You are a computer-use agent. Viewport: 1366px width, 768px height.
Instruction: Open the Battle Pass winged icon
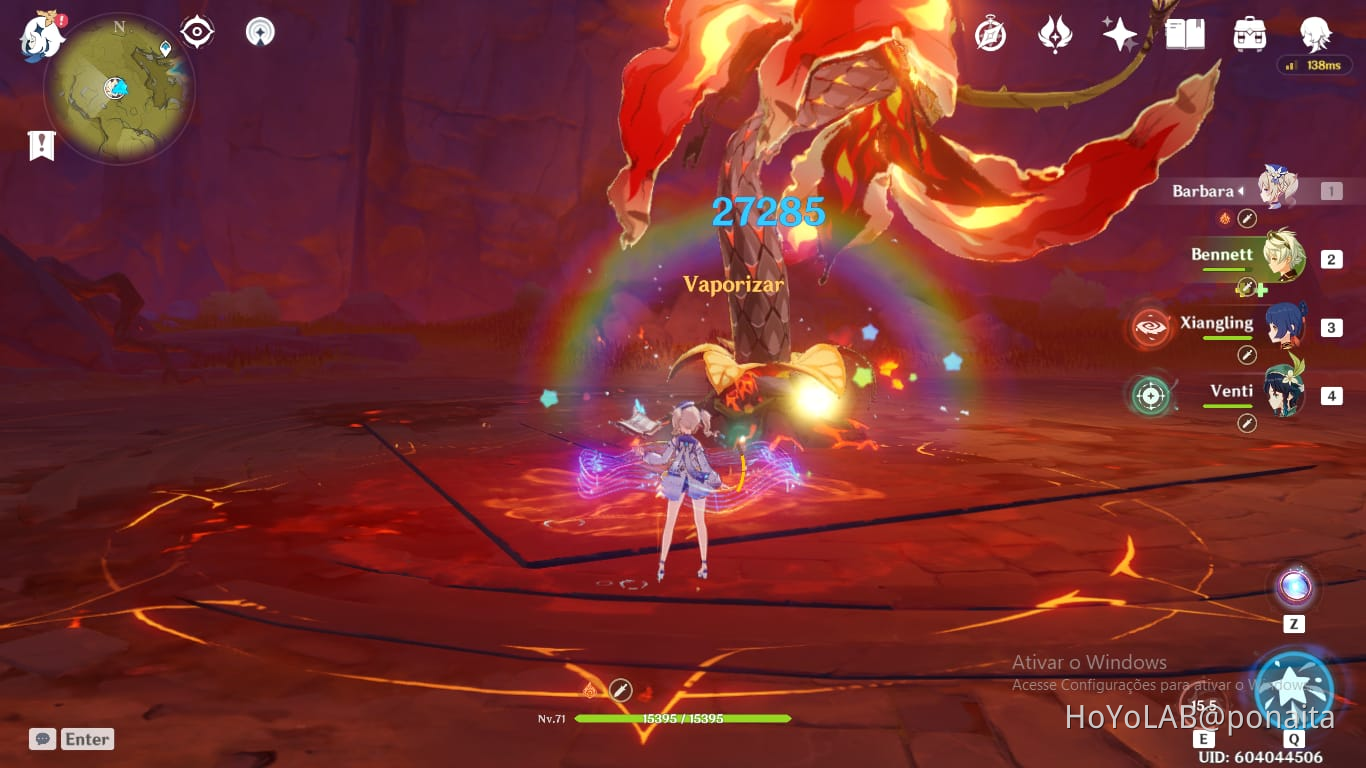point(1056,32)
